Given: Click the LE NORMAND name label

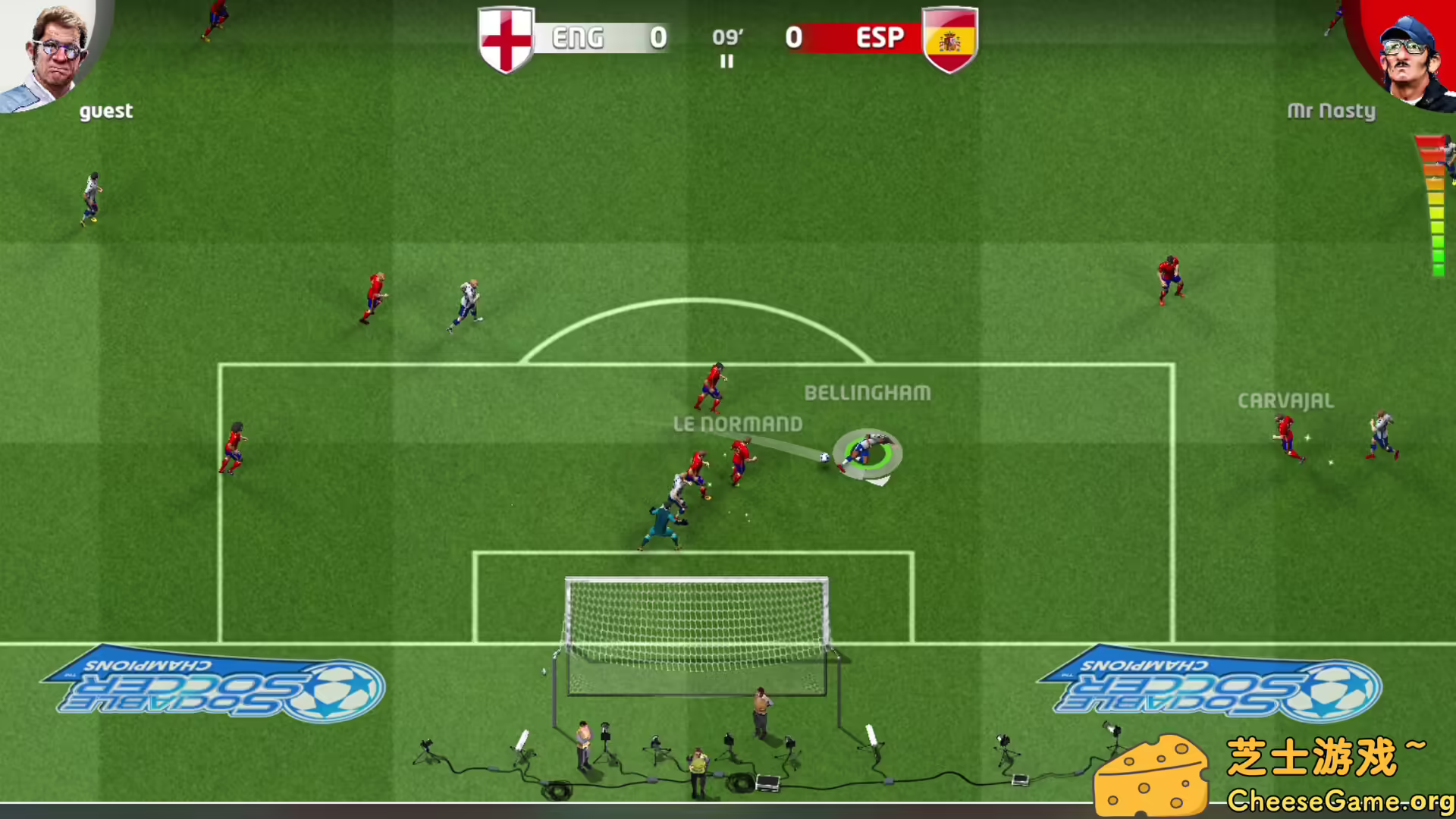Looking at the screenshot, I should click(738, 424).
